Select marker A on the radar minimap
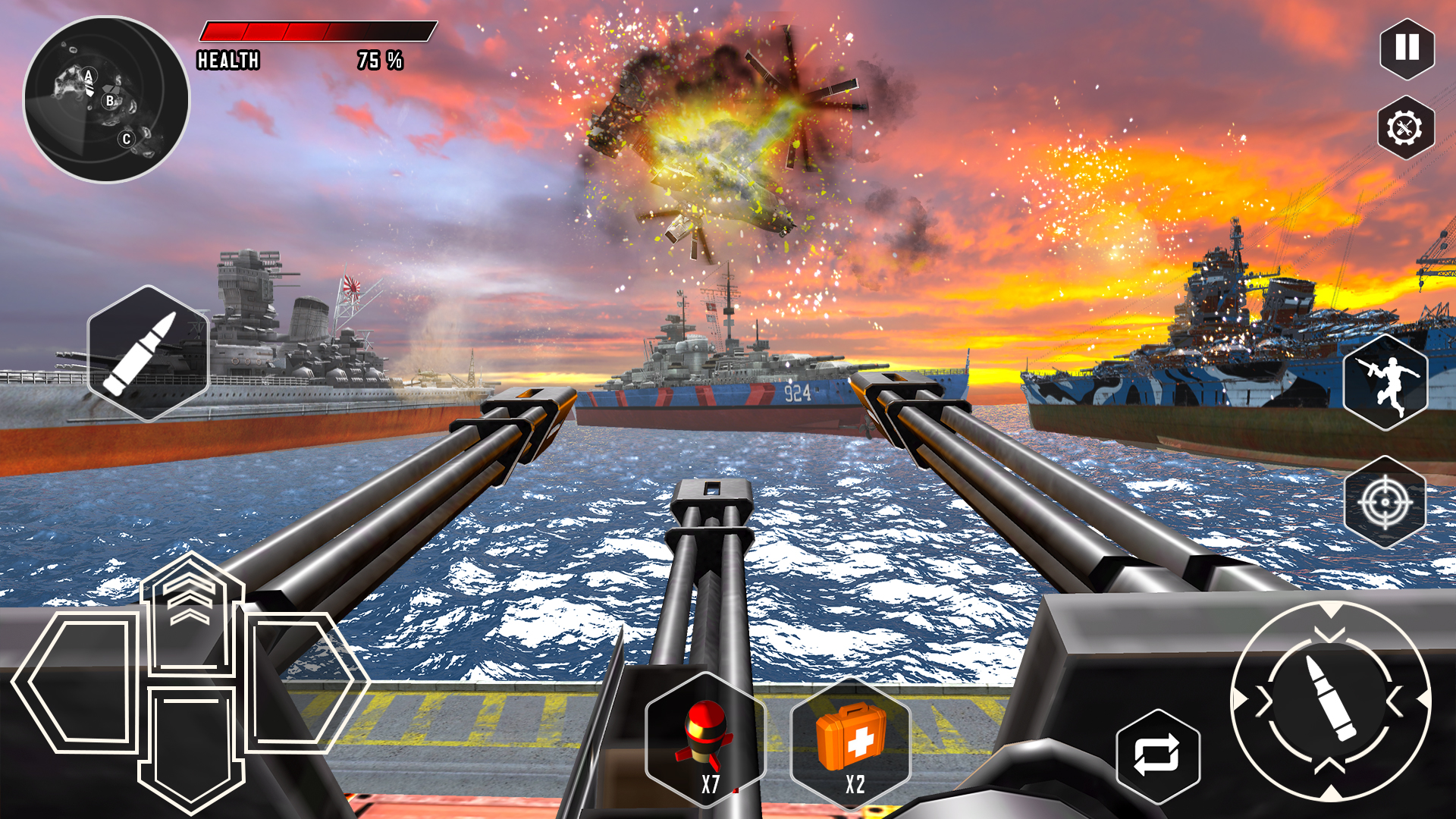 (87, 75)
